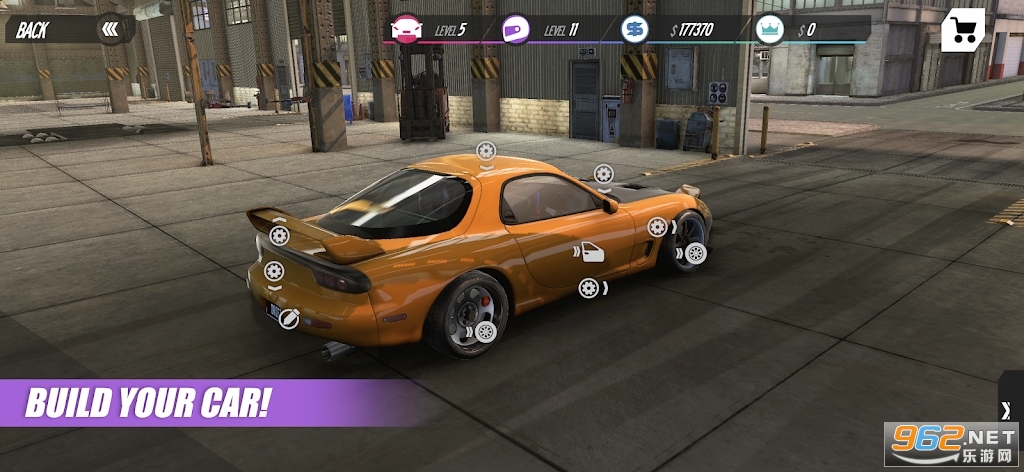Select the side skirt gear marker
The image size is (1024, 472).
[589, 288]
